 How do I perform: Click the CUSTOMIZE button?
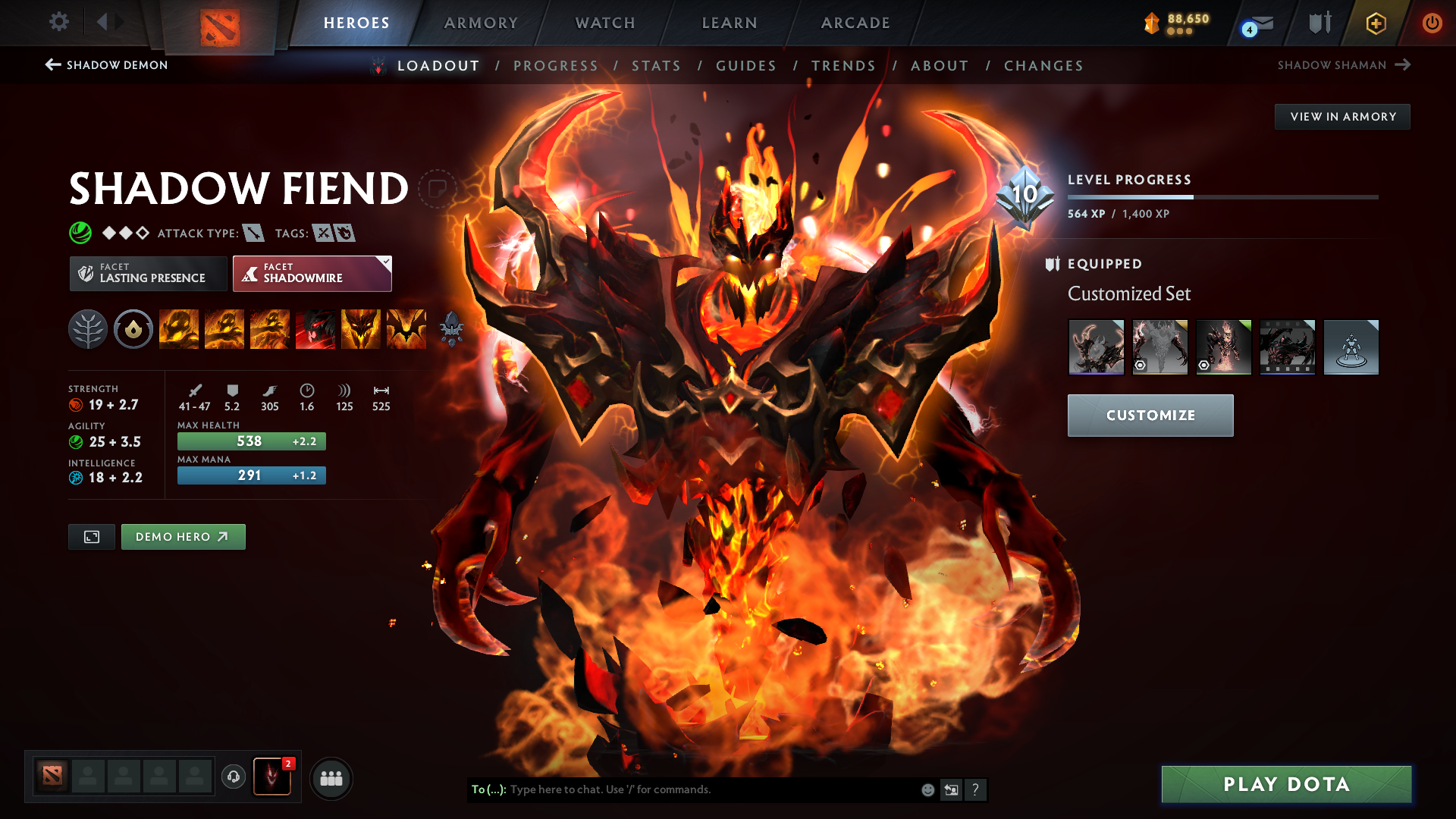[x=1150, y=416]
